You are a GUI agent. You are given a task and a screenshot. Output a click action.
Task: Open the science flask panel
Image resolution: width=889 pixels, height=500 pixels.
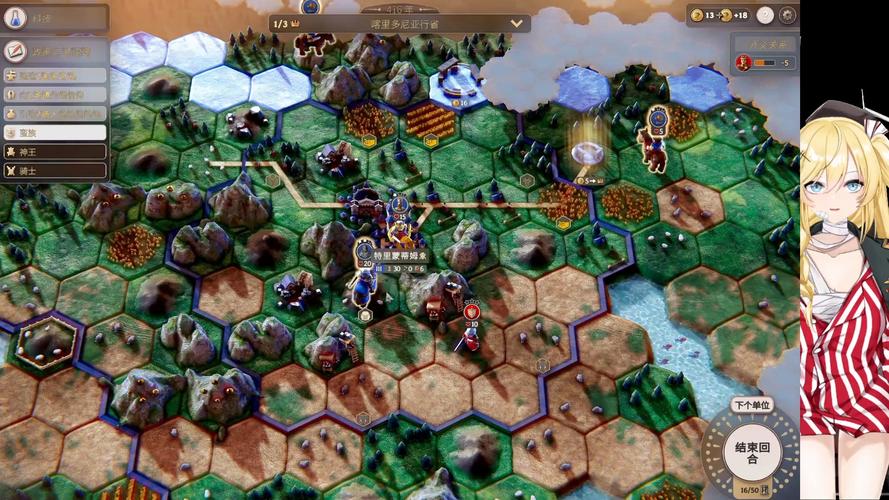click(x=16, y=18)
